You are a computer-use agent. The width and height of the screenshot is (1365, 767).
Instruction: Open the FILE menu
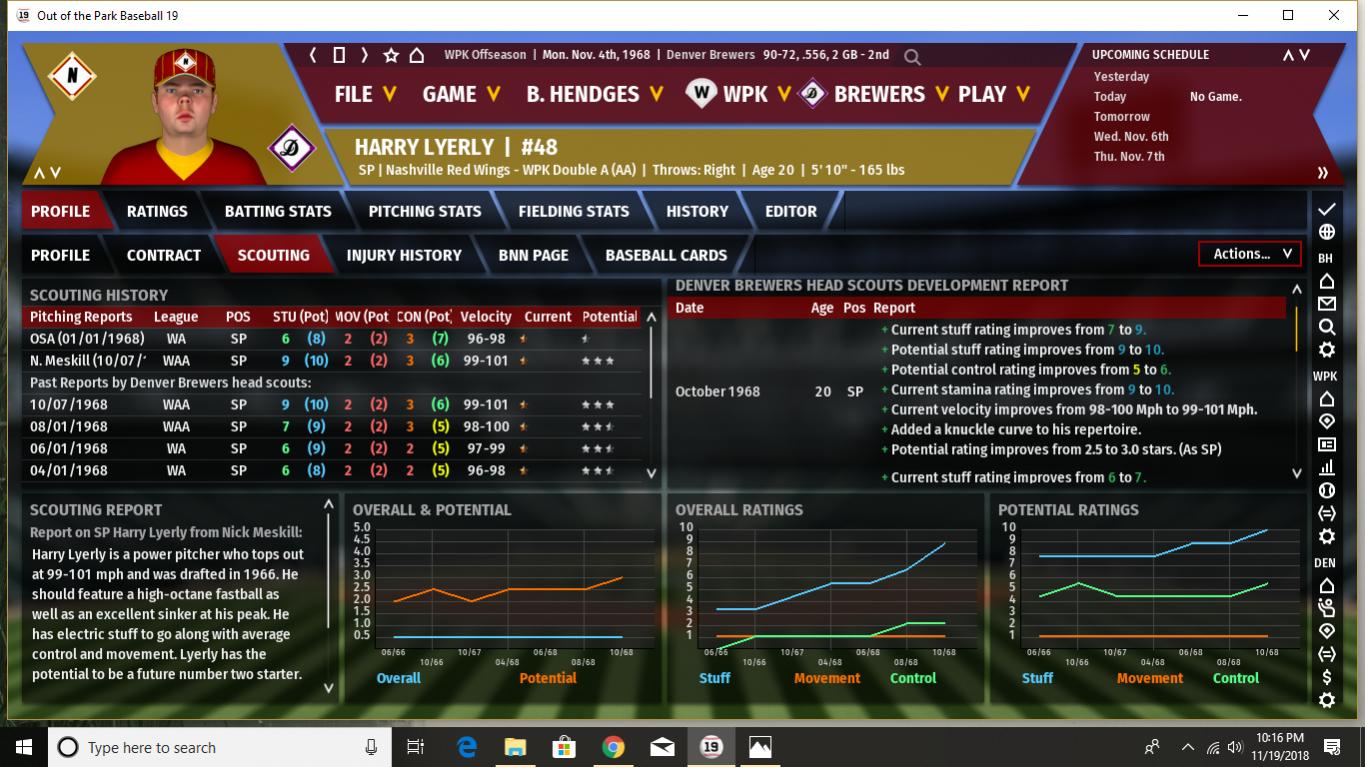tap(364, 94)
